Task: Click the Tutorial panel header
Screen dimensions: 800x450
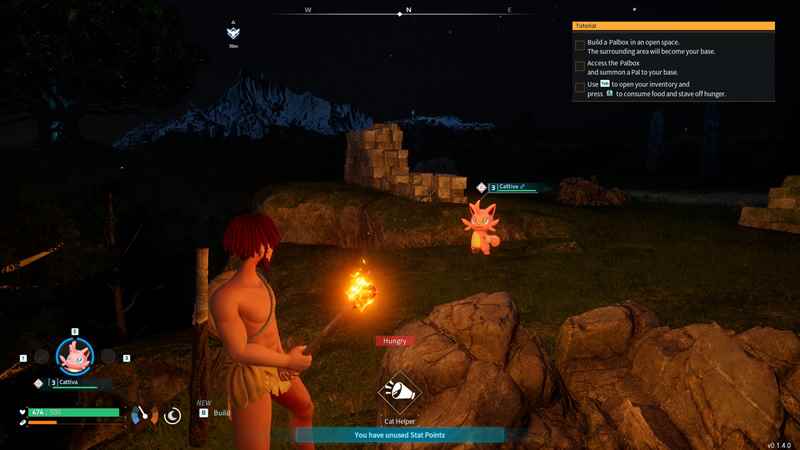Action: pyautogui.click(x=673, y=25)
